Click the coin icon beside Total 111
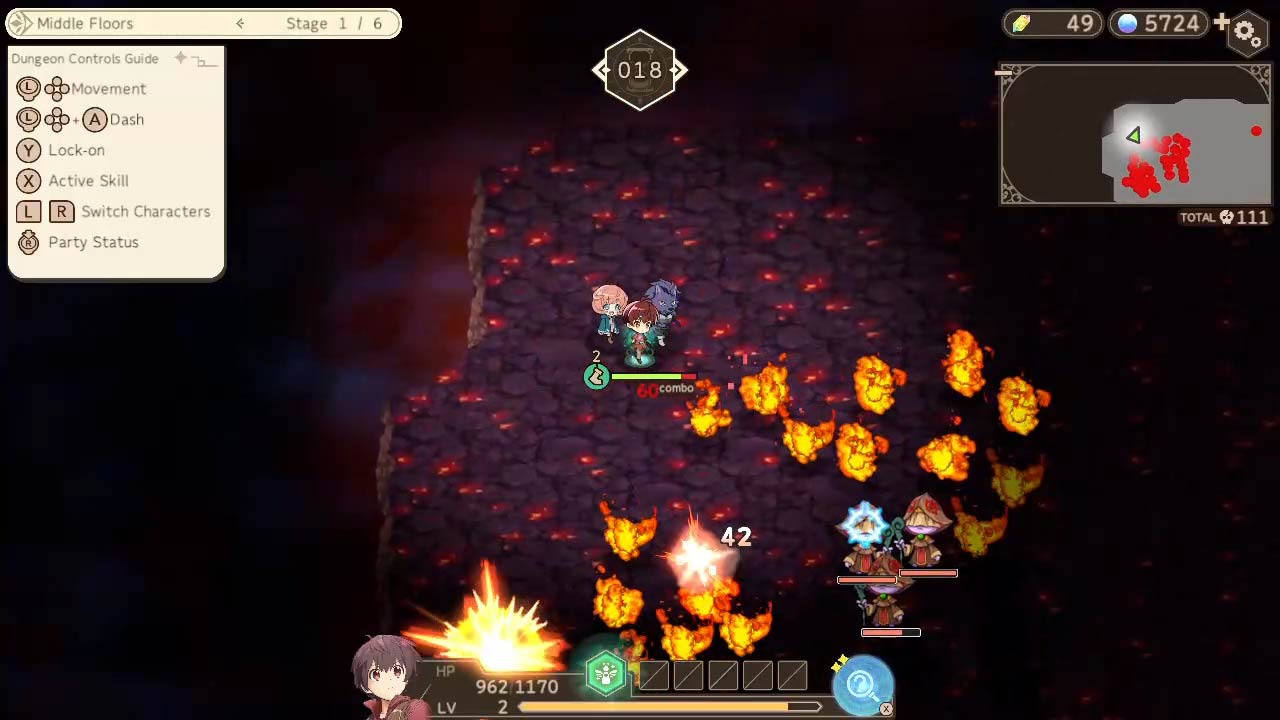This screenshot has width=1280, height=720. pos(1225,217)
